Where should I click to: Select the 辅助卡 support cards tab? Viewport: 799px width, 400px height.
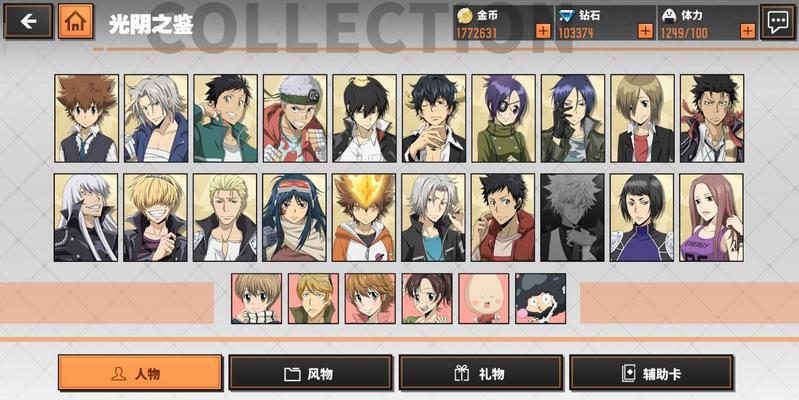click(651, 373)
